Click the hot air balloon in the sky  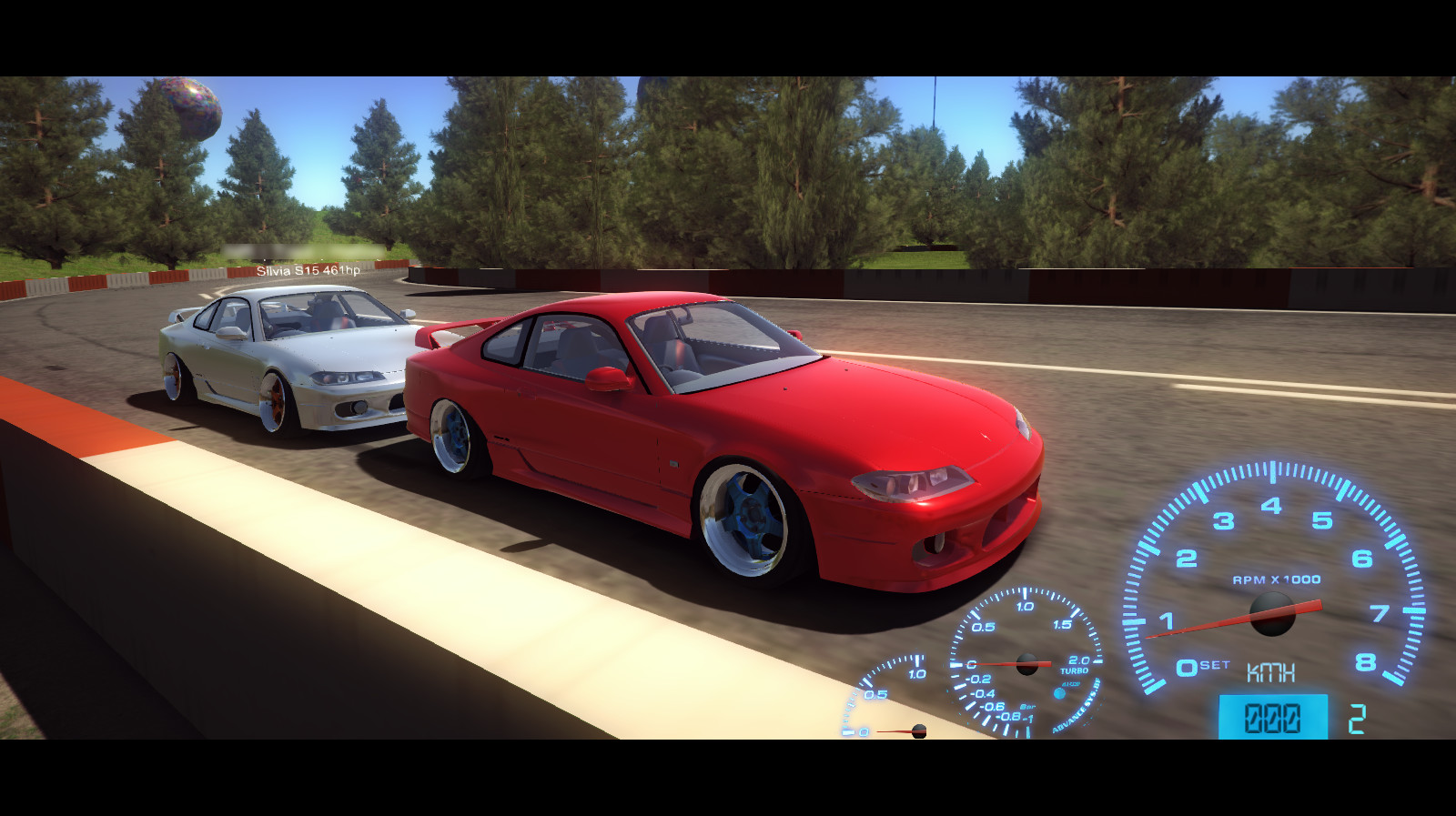point(191,106)
